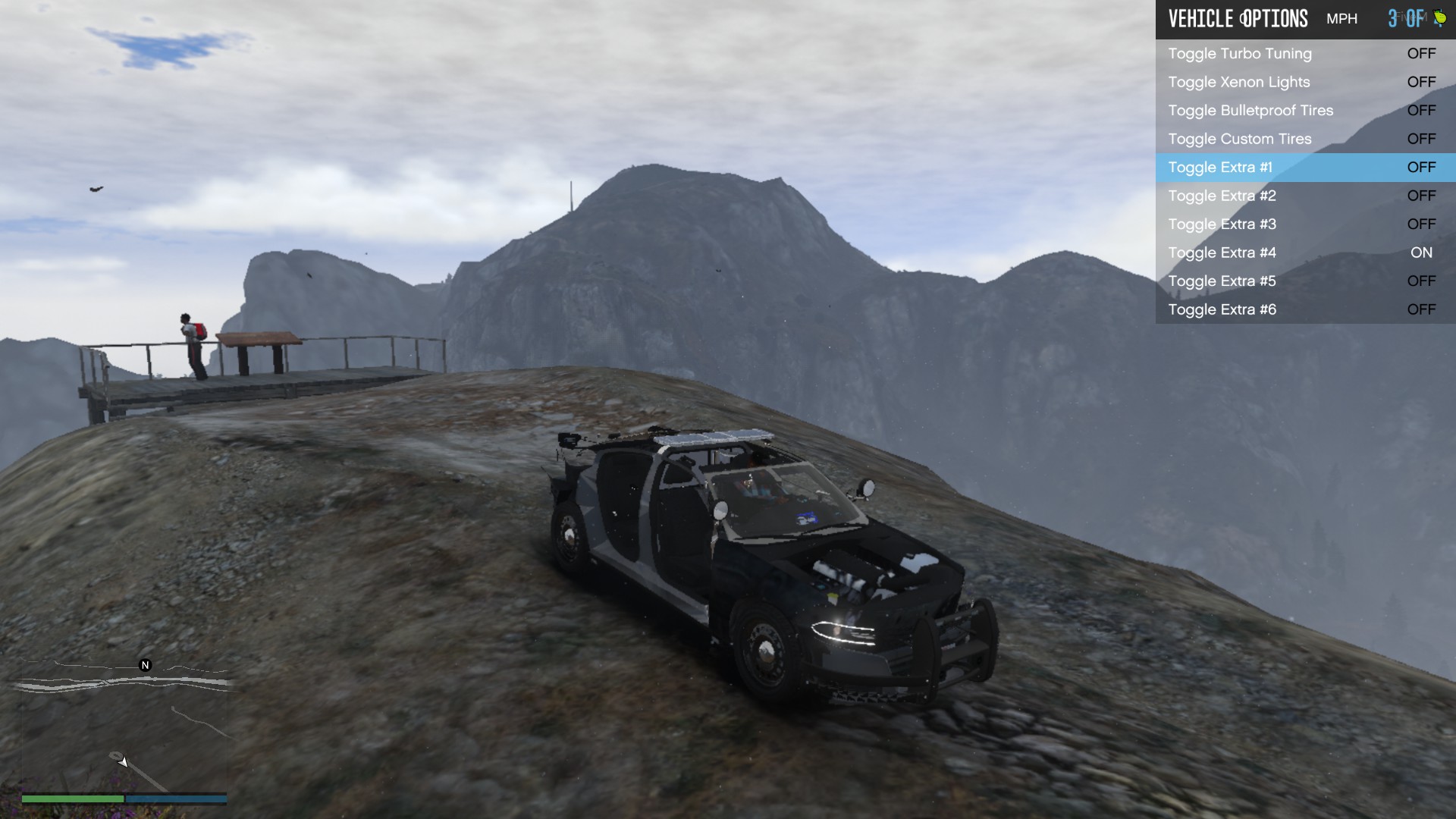
Task: Click the lemon FiveM icon in the menu header
Action: pos(1441,17)
